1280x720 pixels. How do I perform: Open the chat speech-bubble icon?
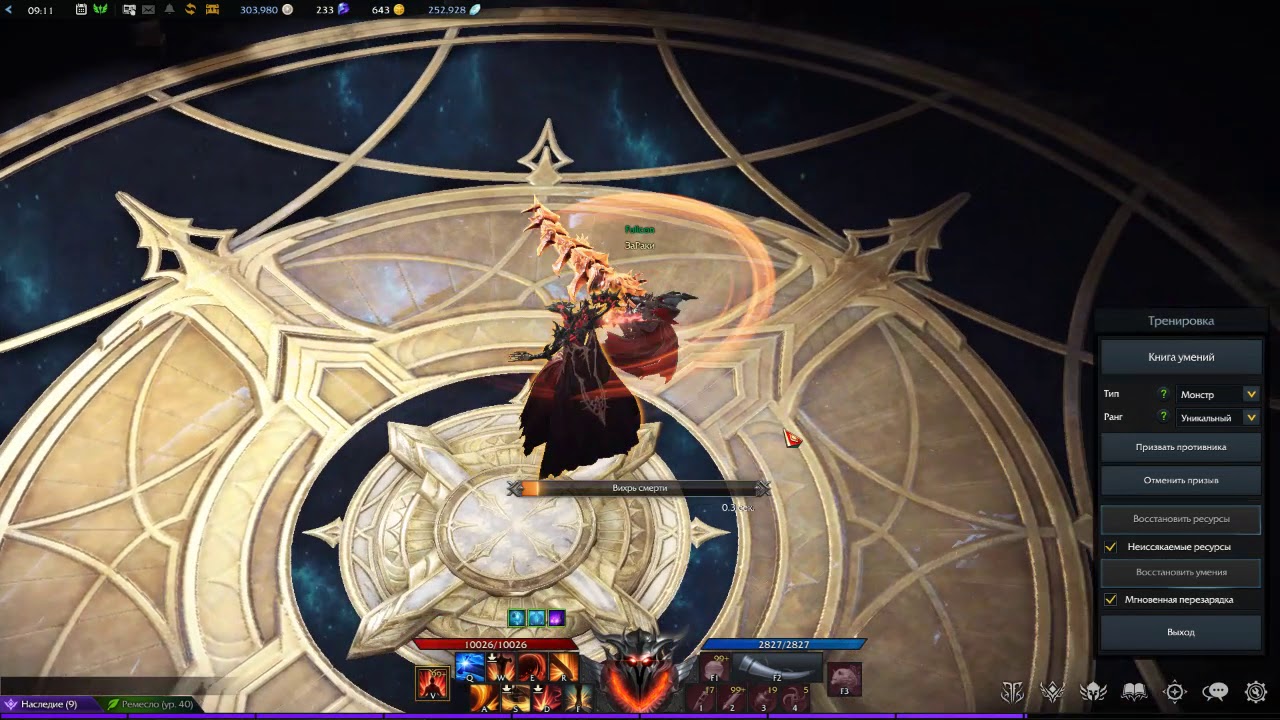[x=1215, y=691]
